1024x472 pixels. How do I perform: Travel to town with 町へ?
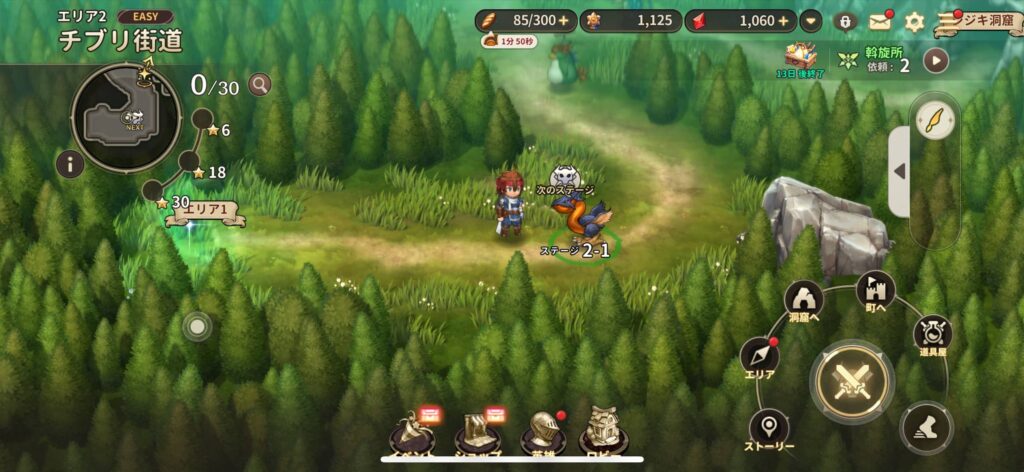pyautogui.click(x=876, y=290)
